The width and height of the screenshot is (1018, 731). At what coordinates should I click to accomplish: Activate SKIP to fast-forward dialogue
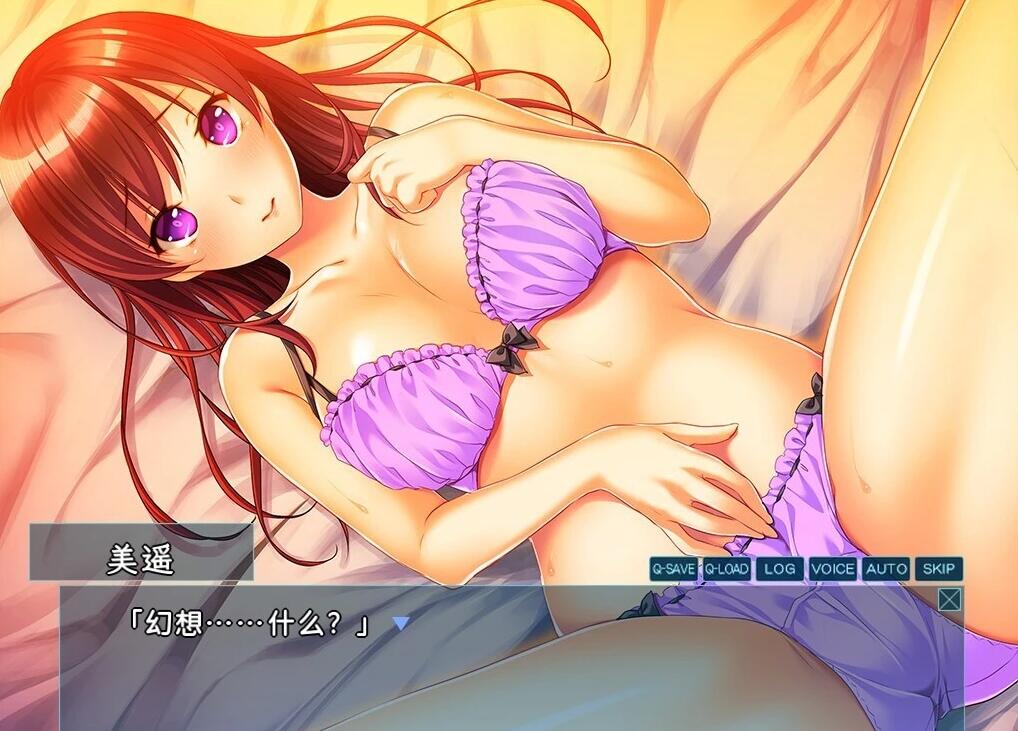coord(938,569)
